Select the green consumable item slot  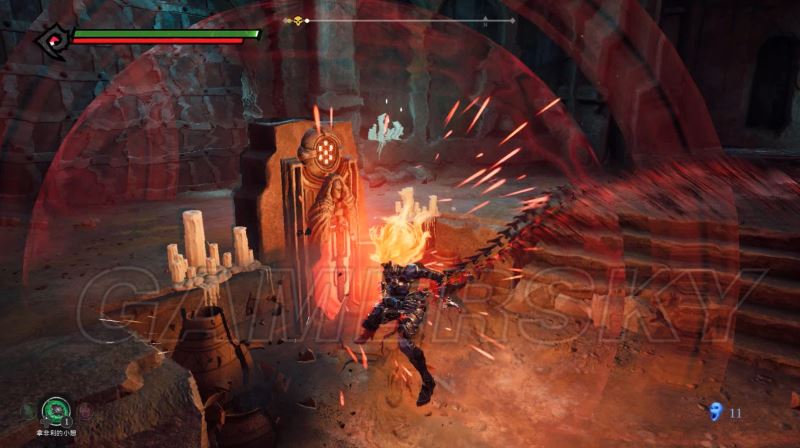(55, 409)
